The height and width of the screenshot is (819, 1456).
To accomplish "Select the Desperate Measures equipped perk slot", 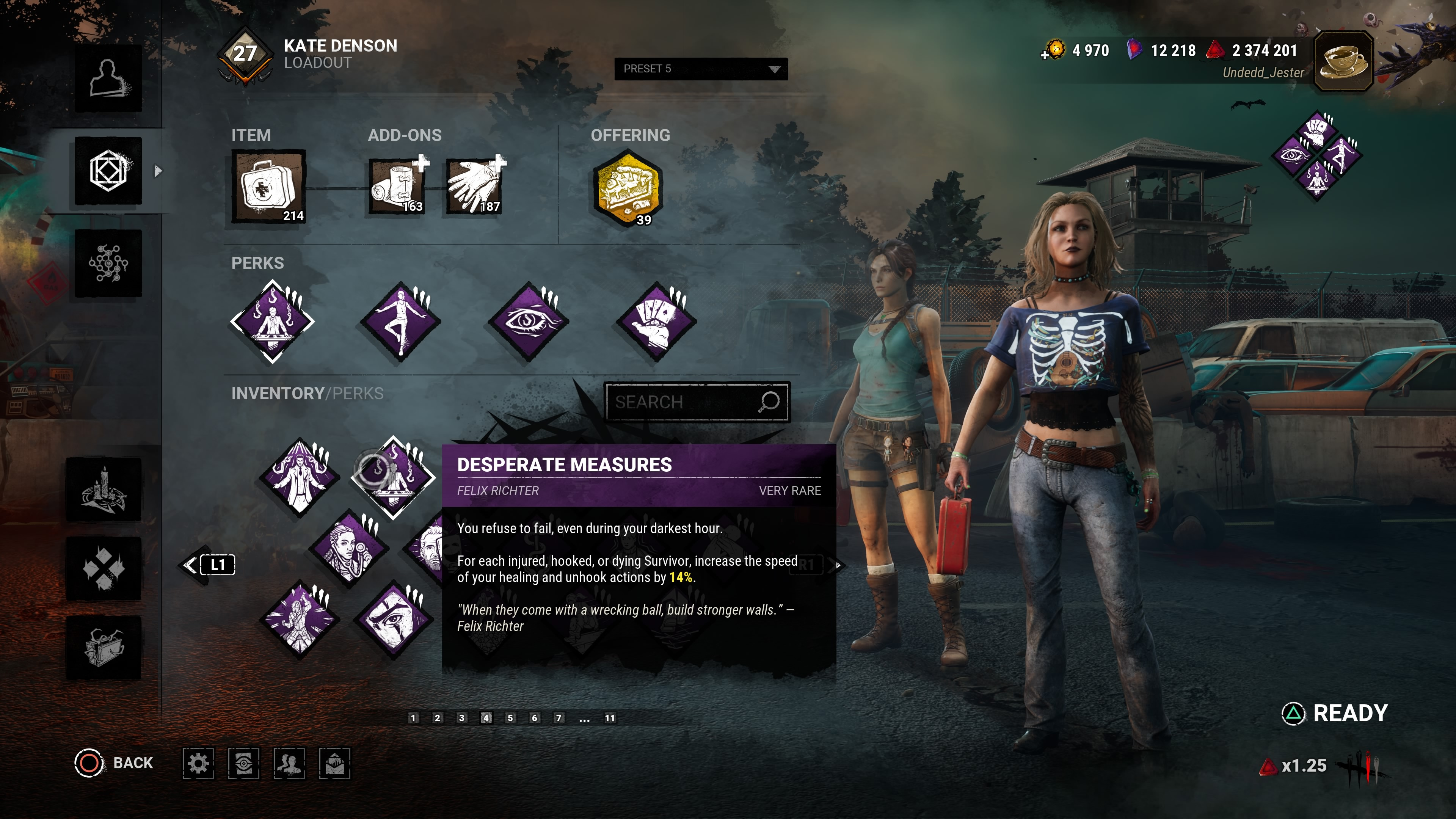I will 273,321.
